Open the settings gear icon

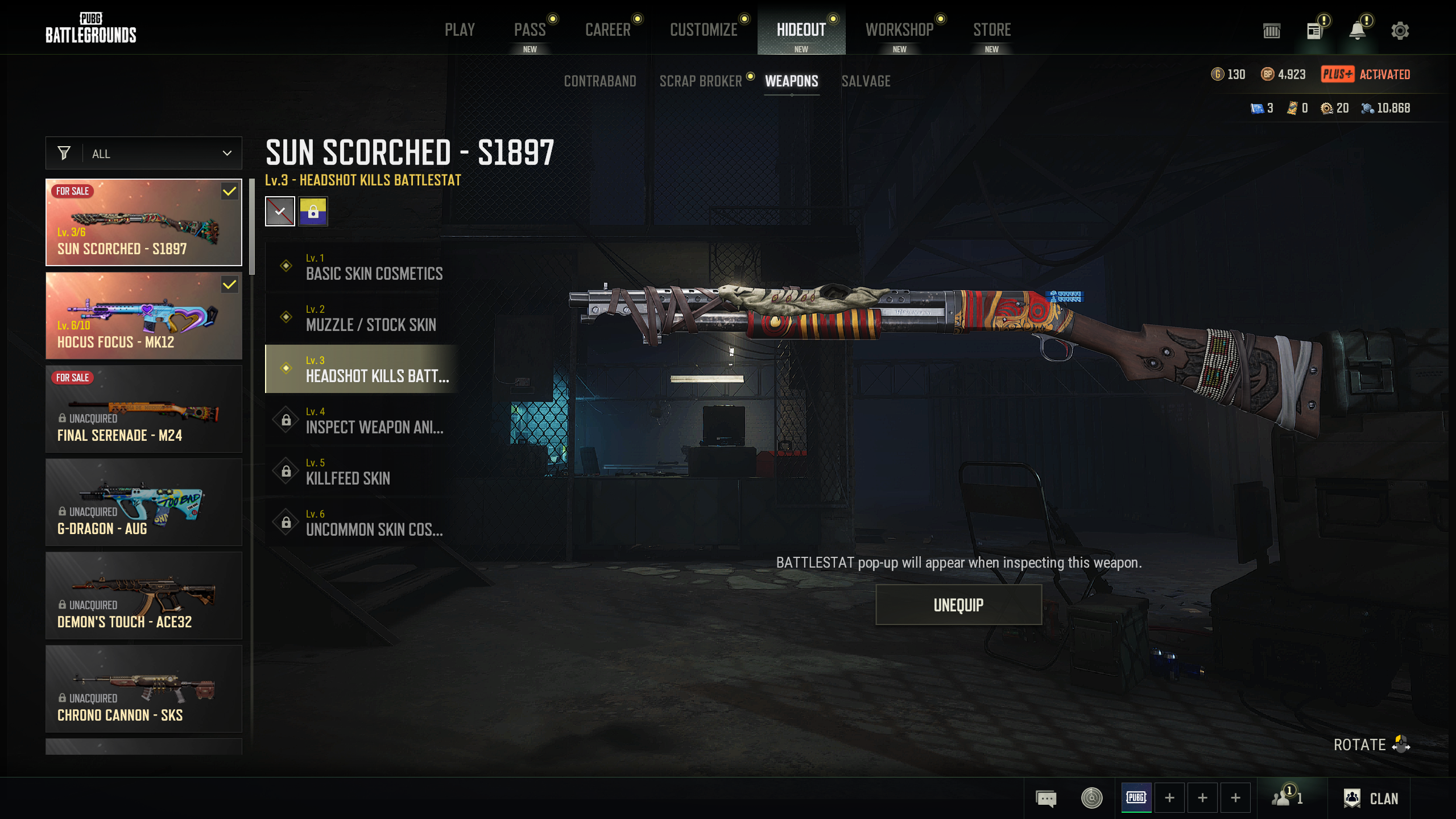pos(1400,31)
